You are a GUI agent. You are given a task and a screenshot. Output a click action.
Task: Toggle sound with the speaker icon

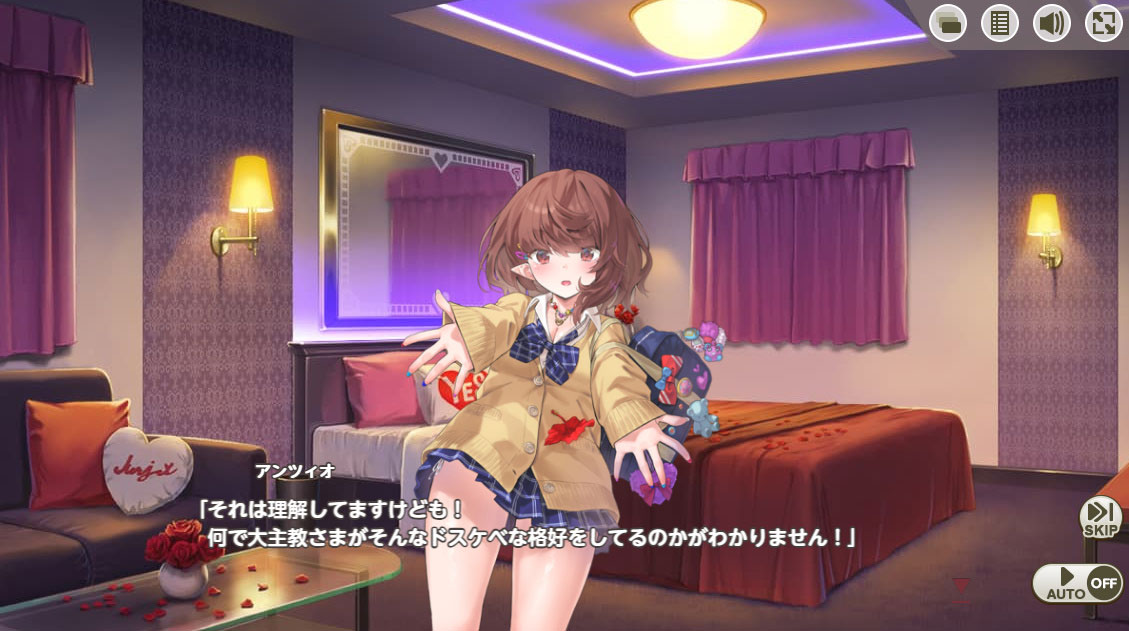coord(1051,23)
